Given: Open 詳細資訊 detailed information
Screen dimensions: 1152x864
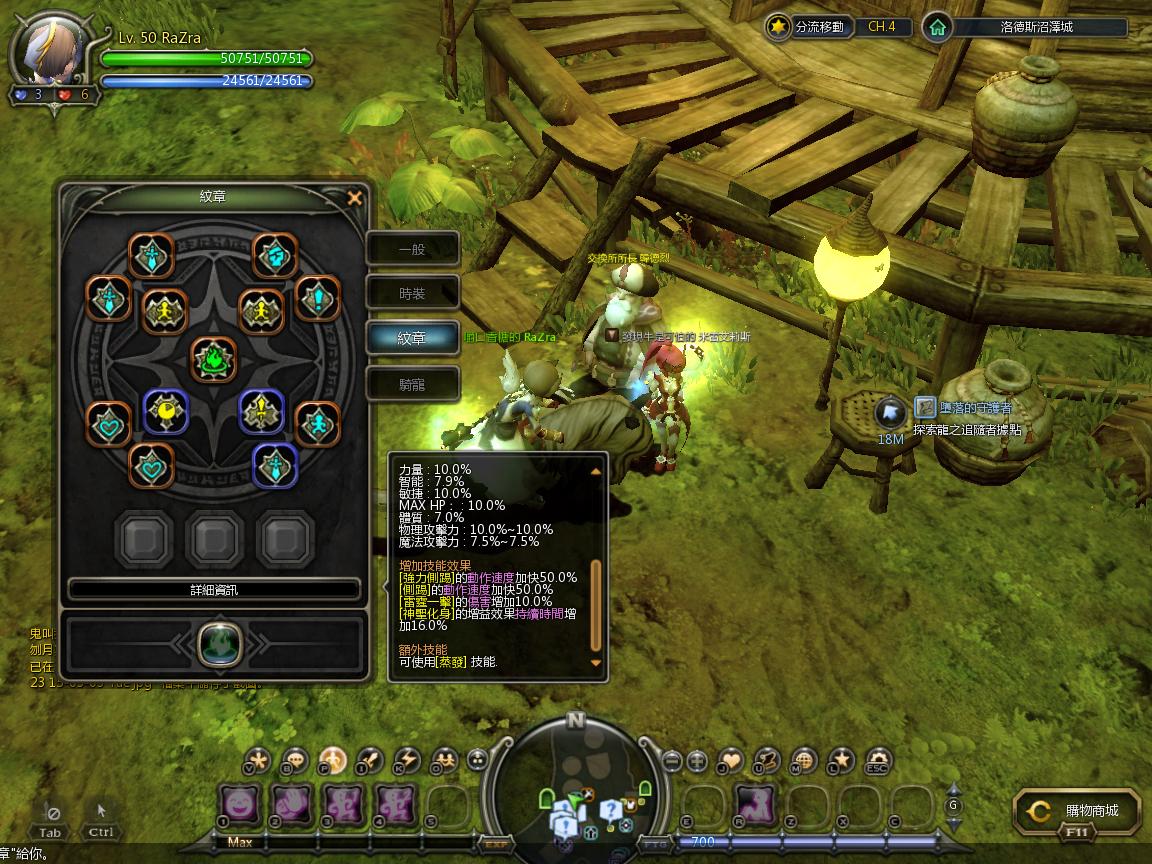Looking at the screenshot, I should coord(214,590).
